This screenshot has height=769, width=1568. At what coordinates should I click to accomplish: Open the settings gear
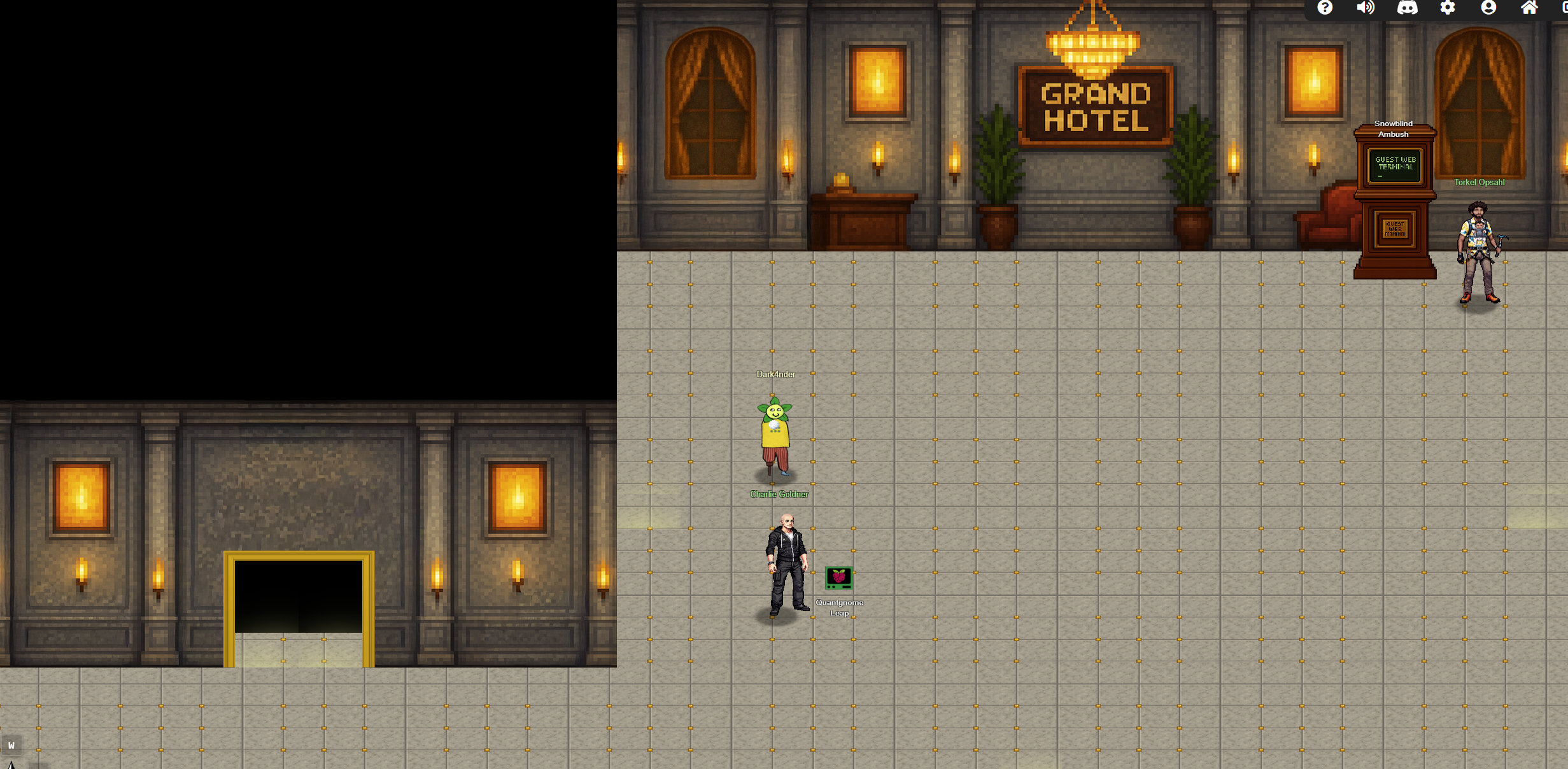point(1448,8)
